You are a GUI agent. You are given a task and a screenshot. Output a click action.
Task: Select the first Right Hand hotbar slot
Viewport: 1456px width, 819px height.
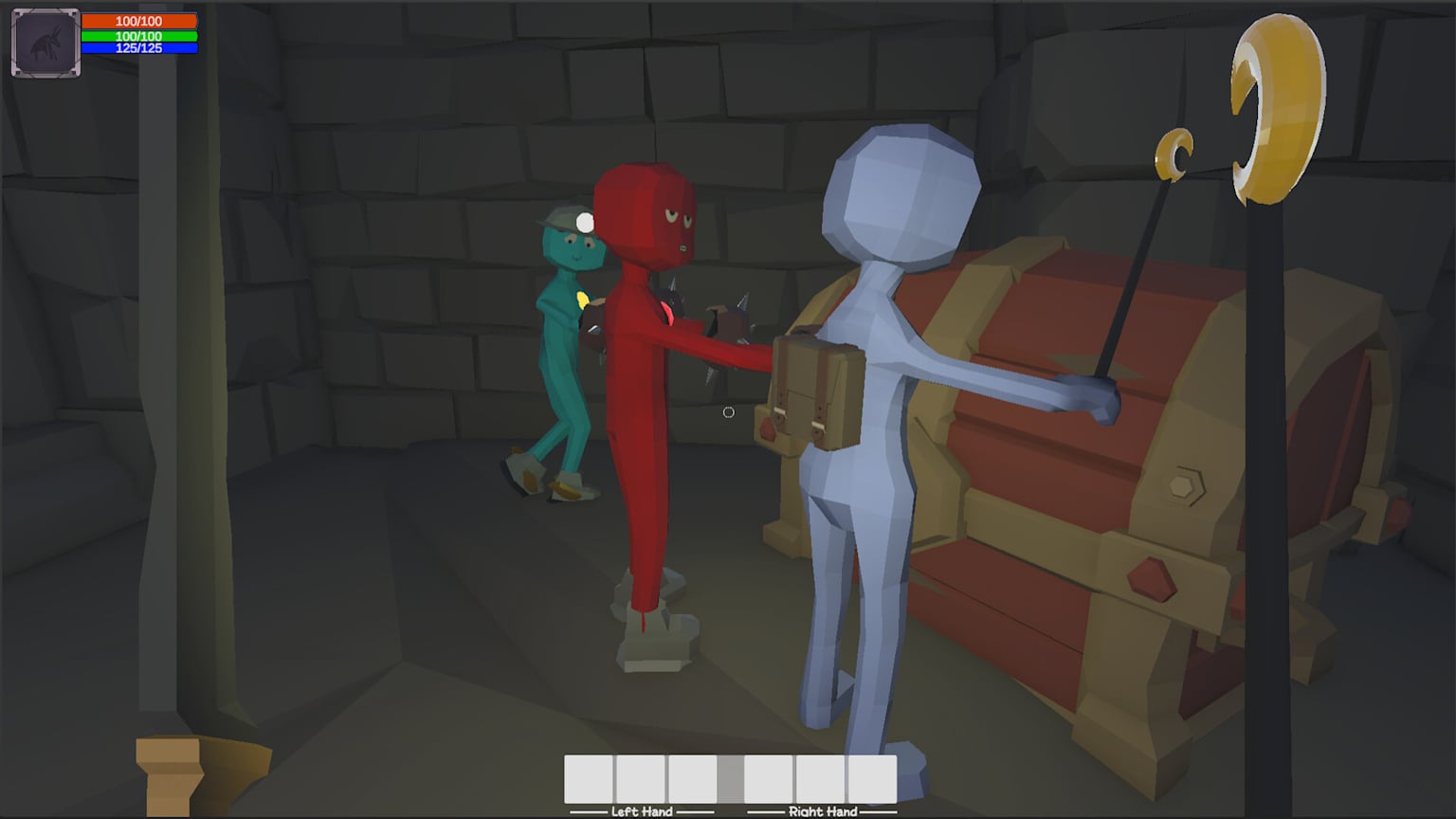pyautogui.click(x=768, y=779)
